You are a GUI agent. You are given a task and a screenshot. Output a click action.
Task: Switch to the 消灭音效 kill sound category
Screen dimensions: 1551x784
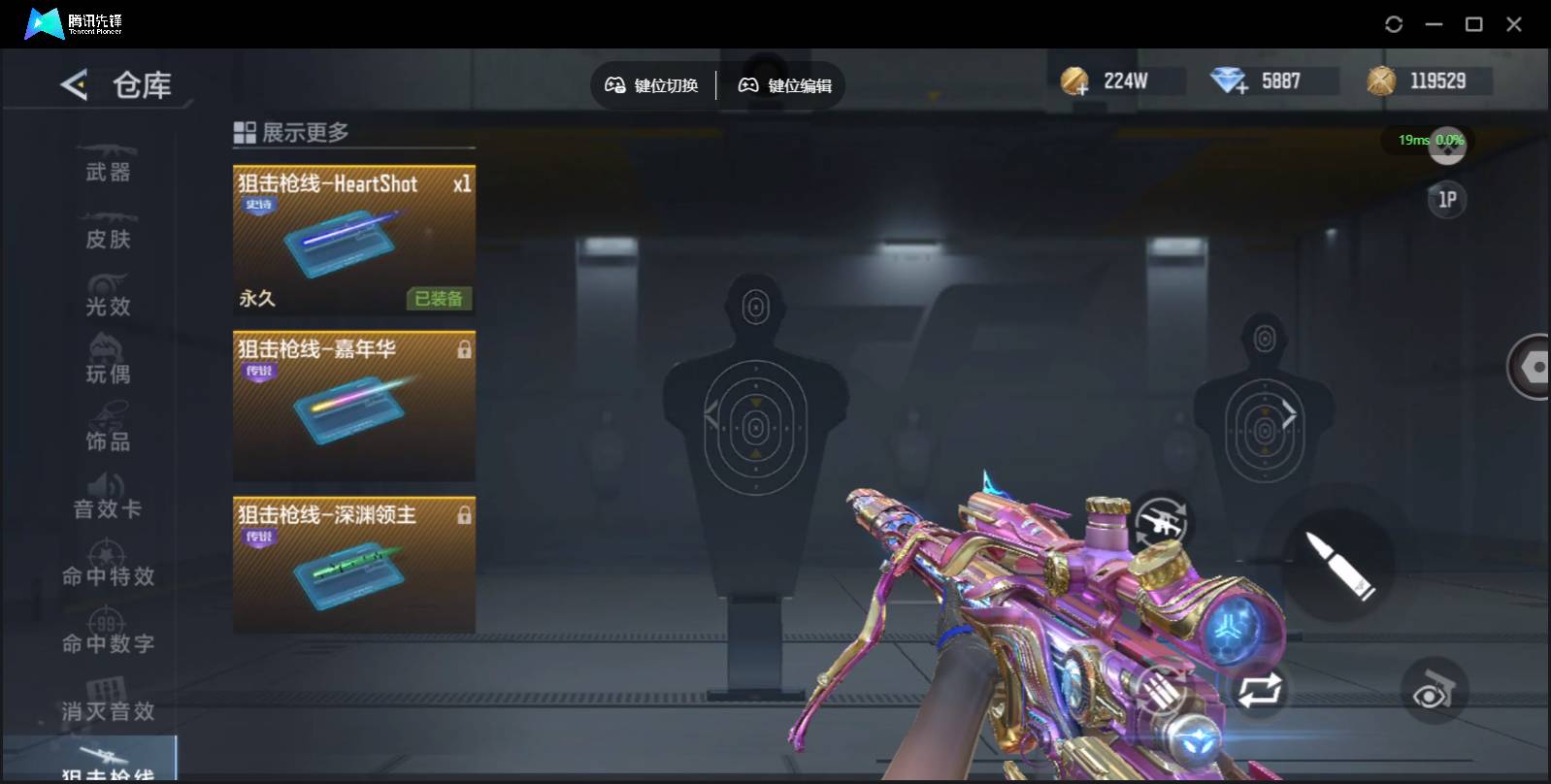(x=108, y=702)
